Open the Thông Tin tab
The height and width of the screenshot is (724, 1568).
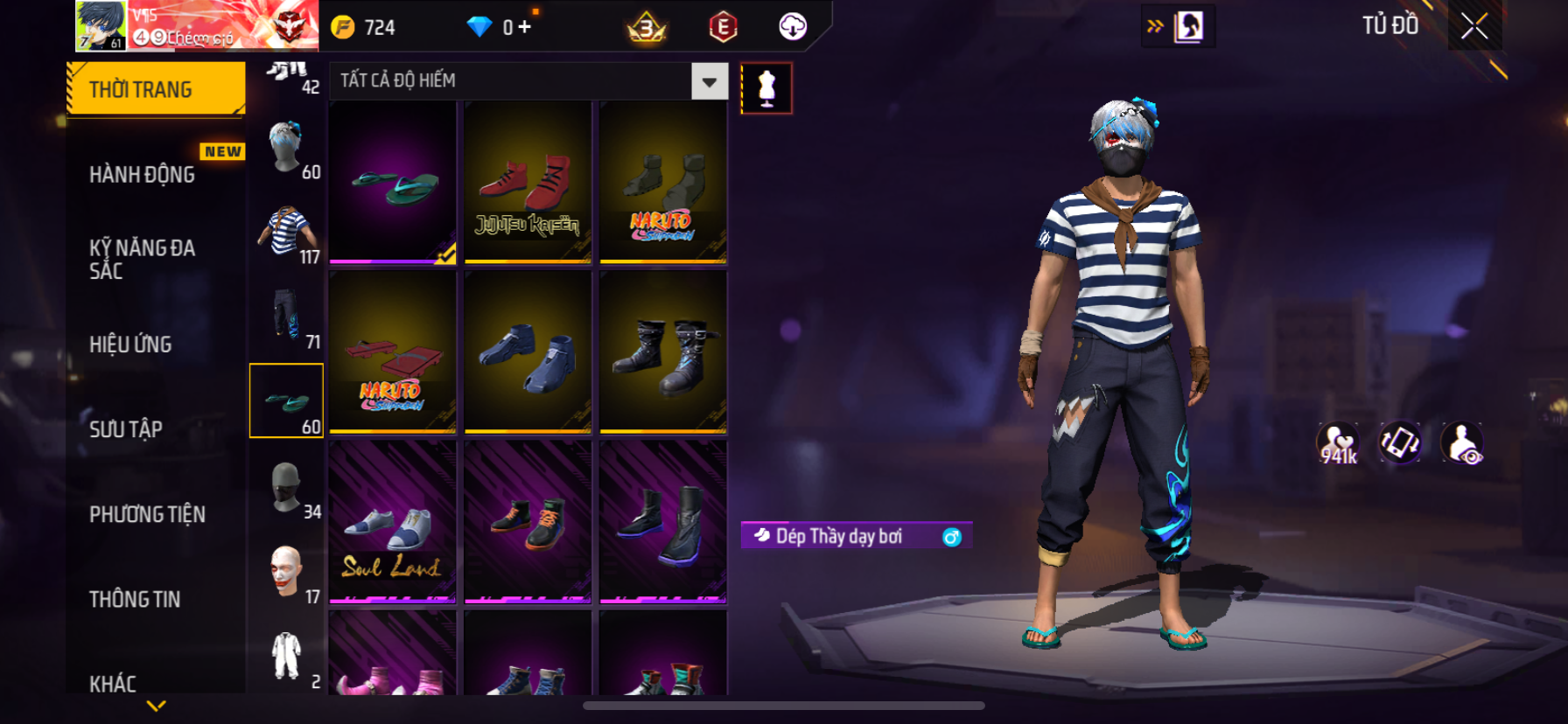(x=135, y=598)
